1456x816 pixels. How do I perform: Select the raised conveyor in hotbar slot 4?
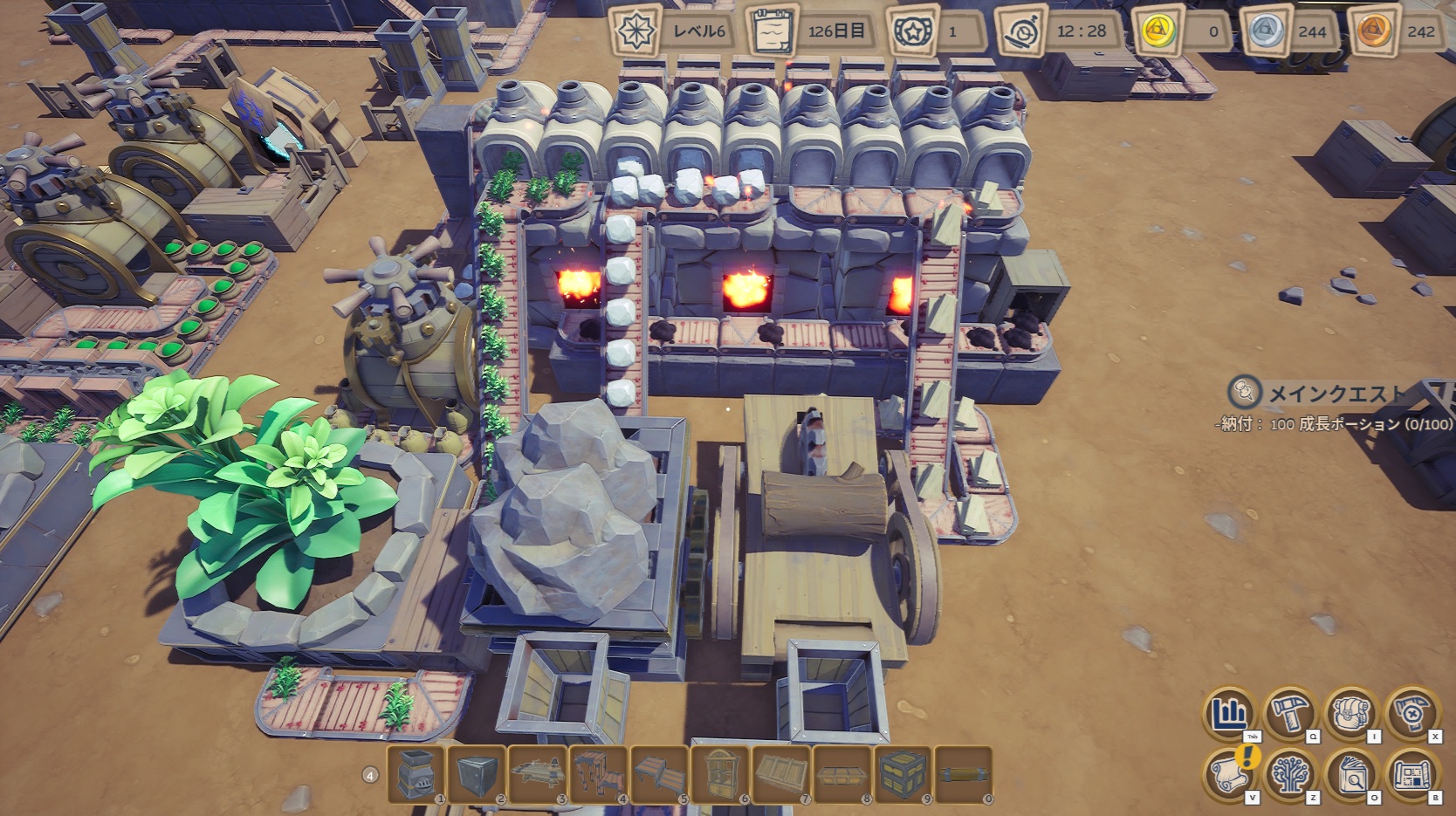[x=599, y=773]
